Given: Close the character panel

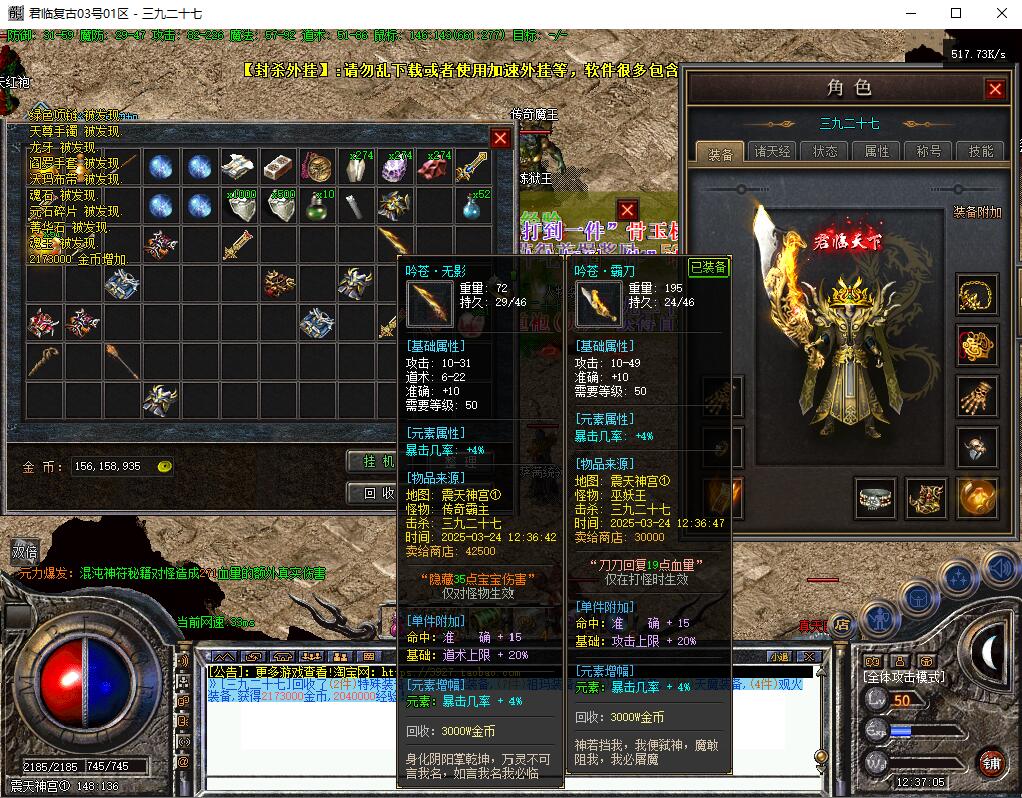Looking at the screenshot, I should [995, 89].
